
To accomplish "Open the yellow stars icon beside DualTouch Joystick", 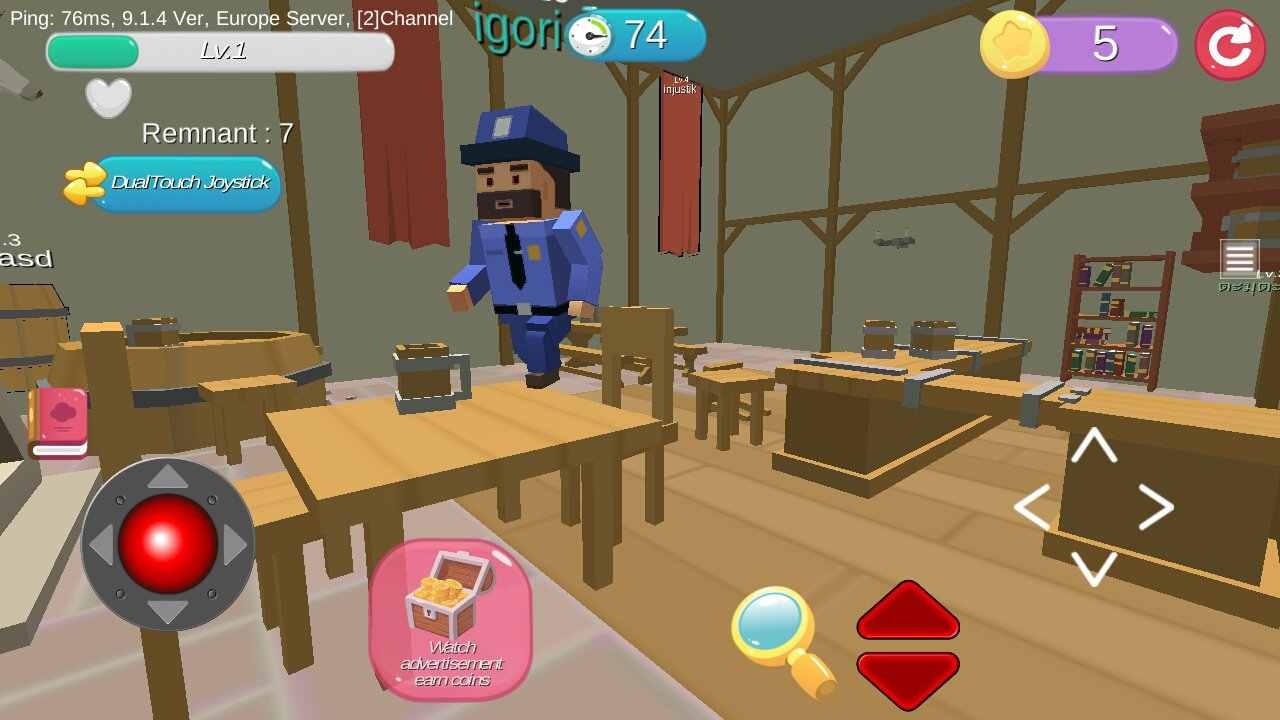I will 82,184.
